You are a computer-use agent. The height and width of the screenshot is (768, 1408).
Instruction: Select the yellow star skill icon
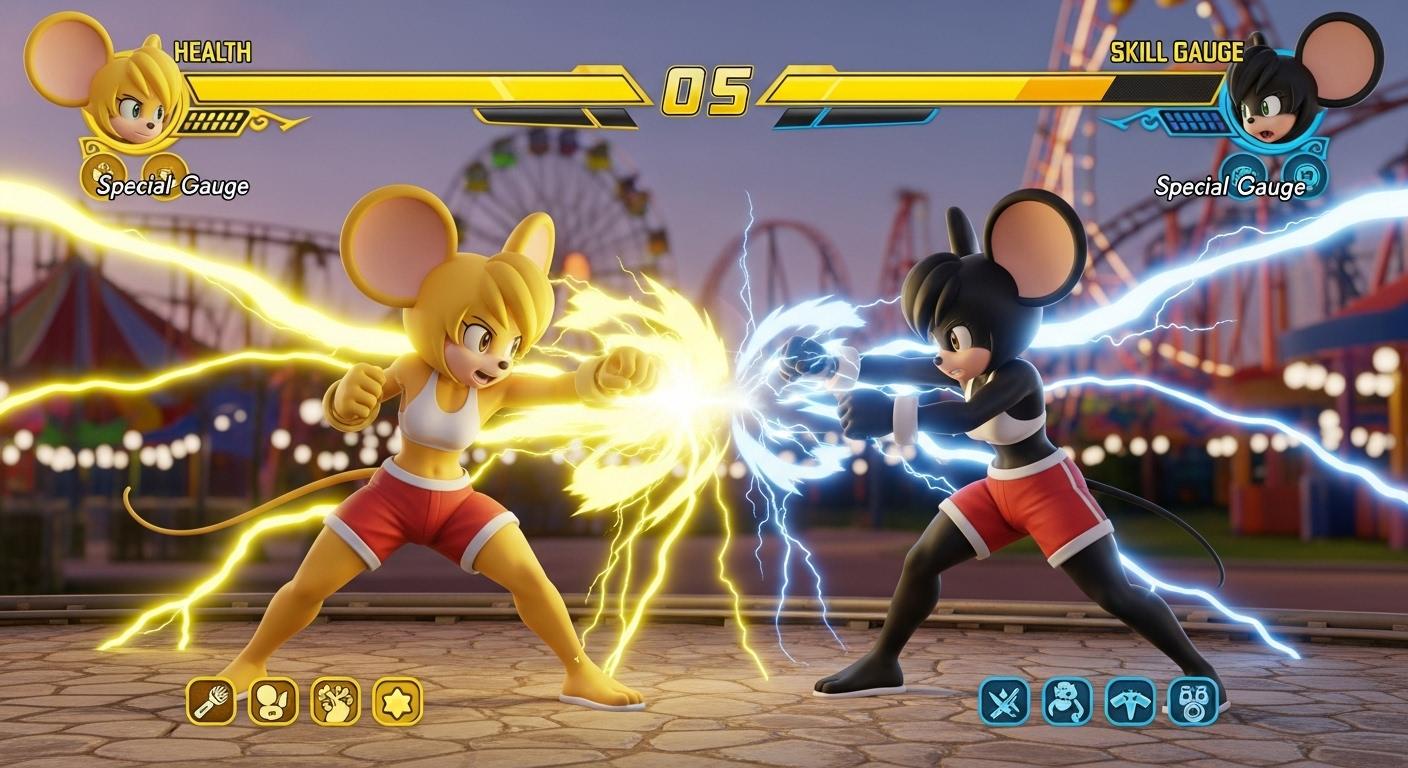pyautogui.click(x=397, y=701)
